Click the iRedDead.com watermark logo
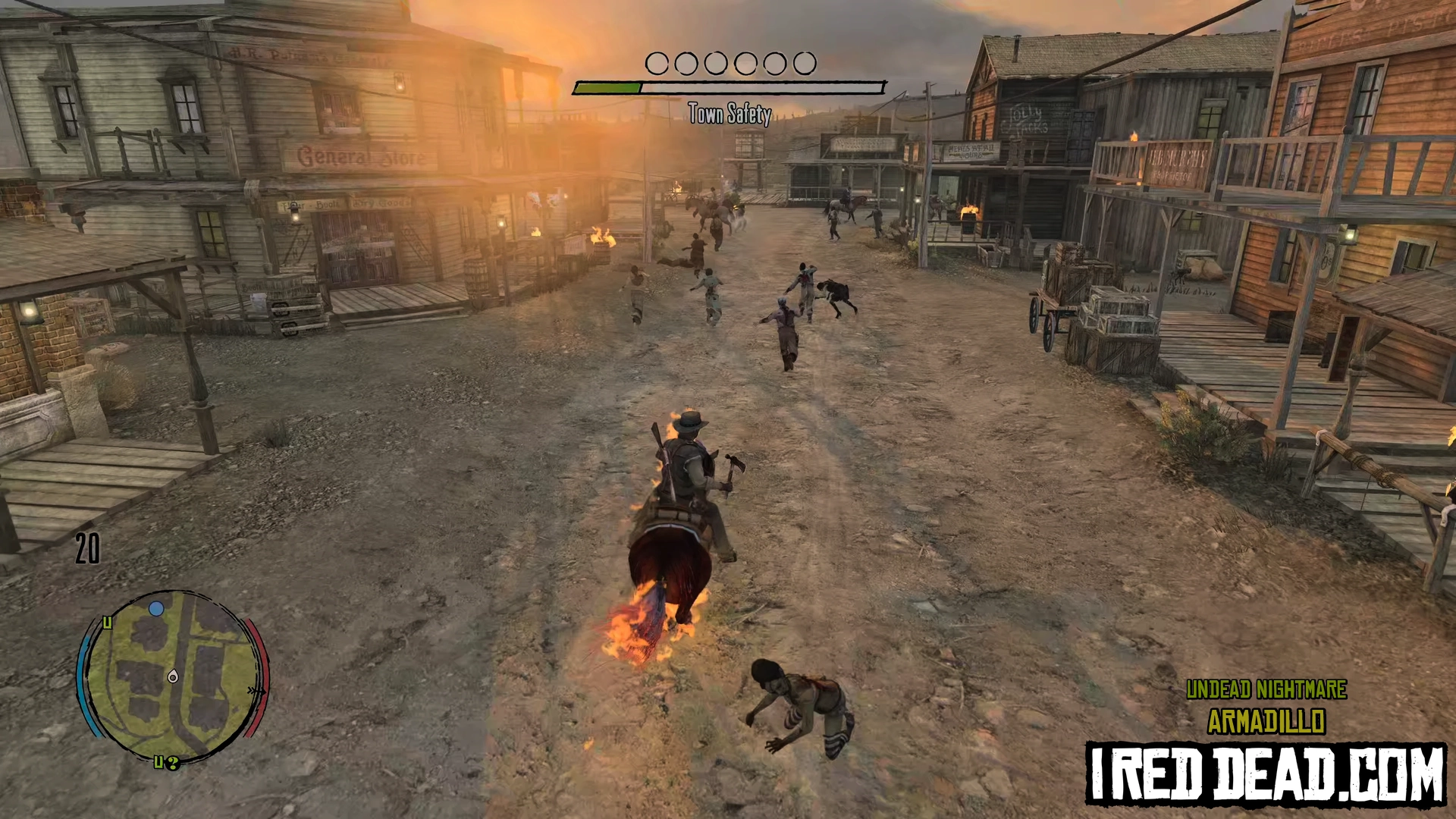The width and height of the screenshot is (1456, 819). click(1265, 773)
